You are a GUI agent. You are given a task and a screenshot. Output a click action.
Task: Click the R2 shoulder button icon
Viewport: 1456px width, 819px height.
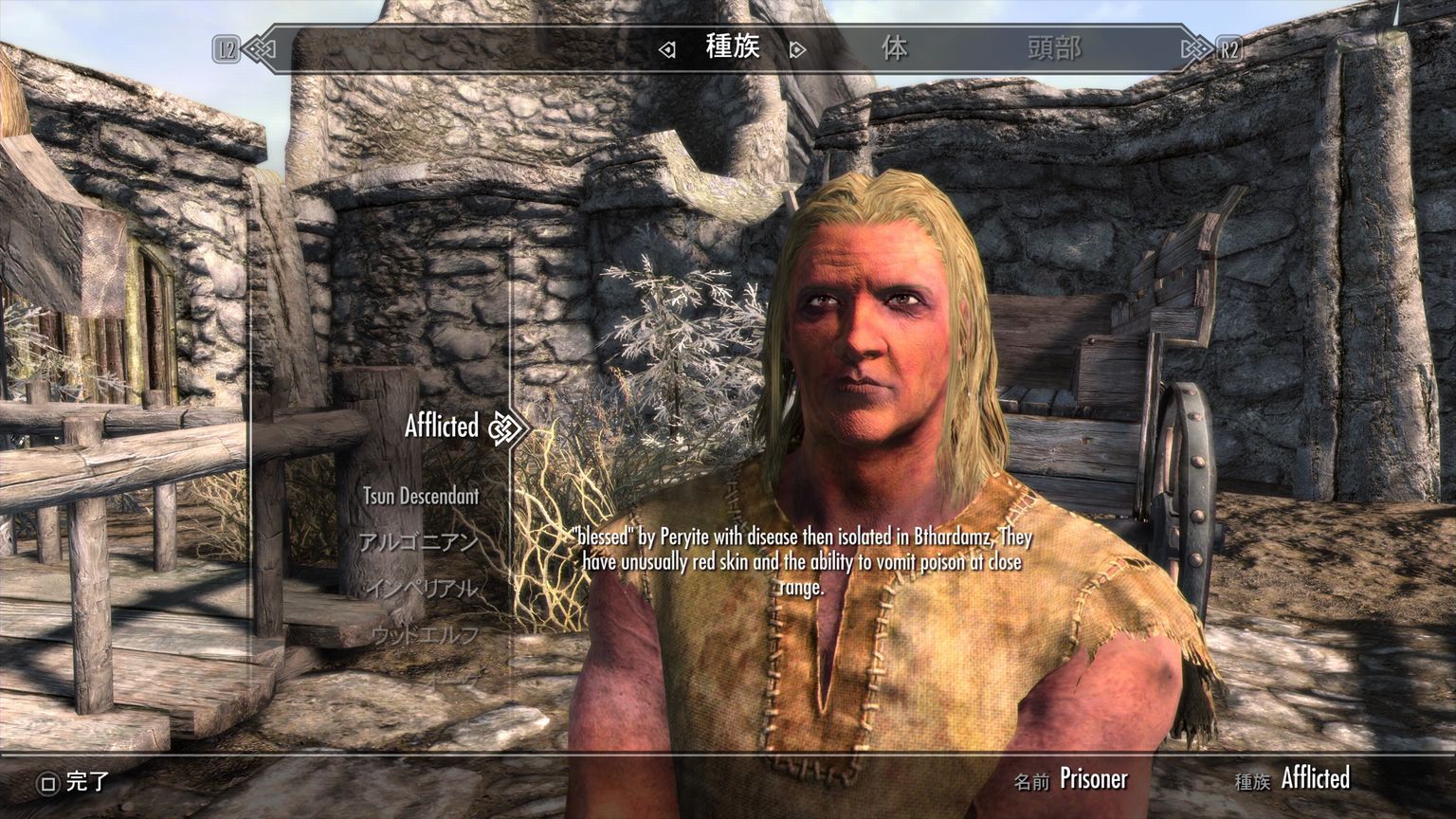pos(1229,47)
